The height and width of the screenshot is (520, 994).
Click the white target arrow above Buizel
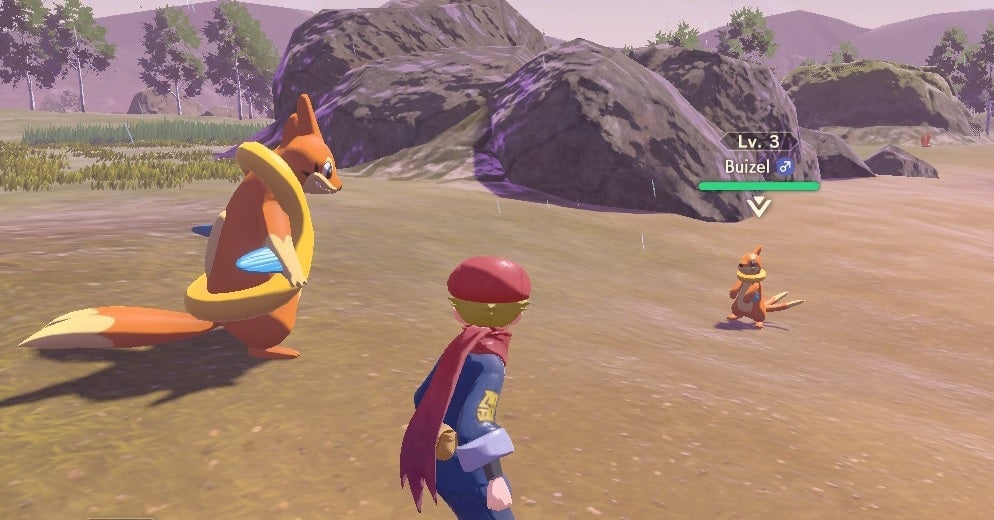click(759, 206)
